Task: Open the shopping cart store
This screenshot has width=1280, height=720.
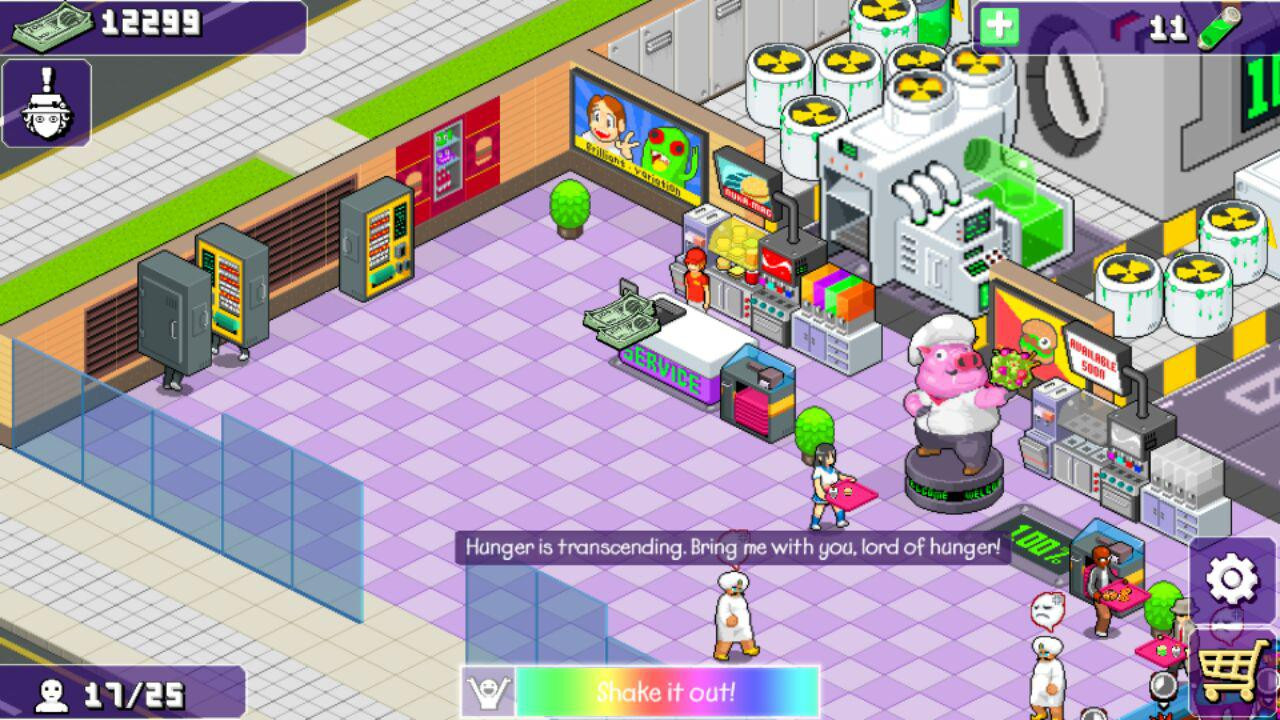Action: click(1234, 671)
